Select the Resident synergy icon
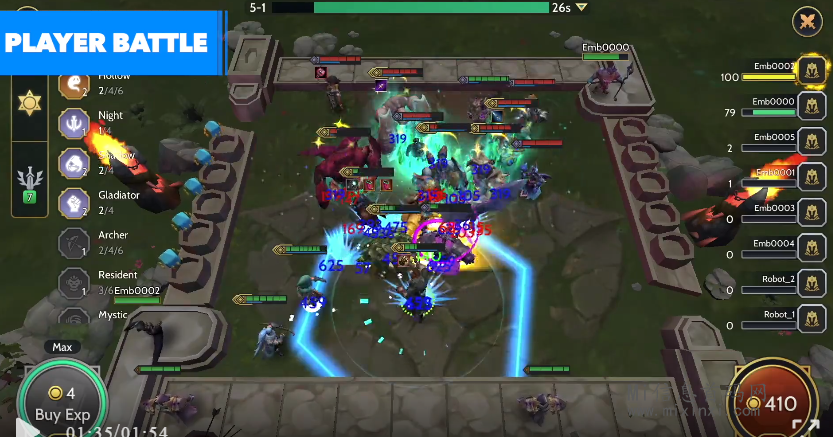The height and width of the screenshot is (437, 833). tap(73, 281)
